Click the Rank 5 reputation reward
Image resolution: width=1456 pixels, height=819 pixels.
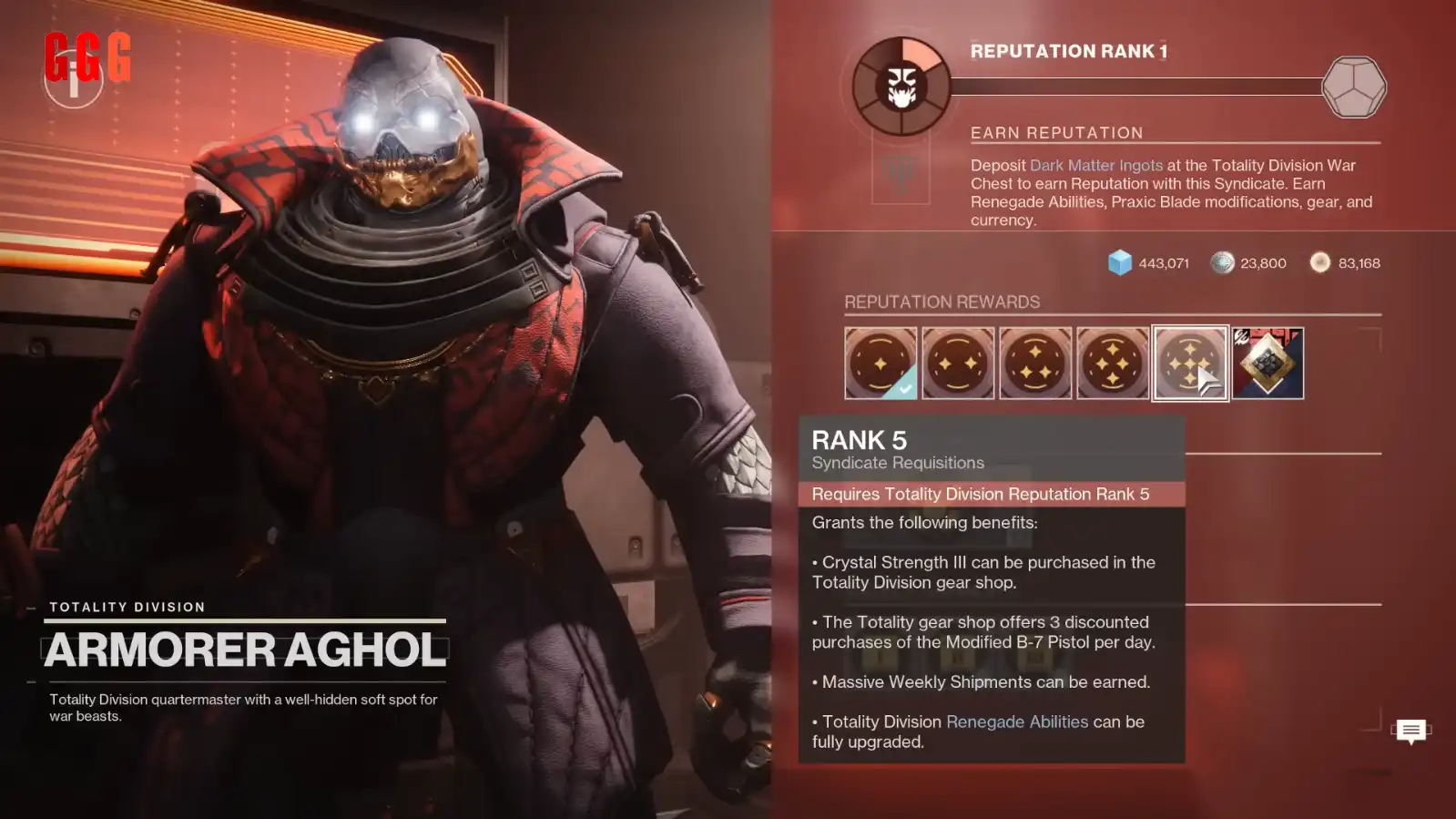coord(1189,363)
